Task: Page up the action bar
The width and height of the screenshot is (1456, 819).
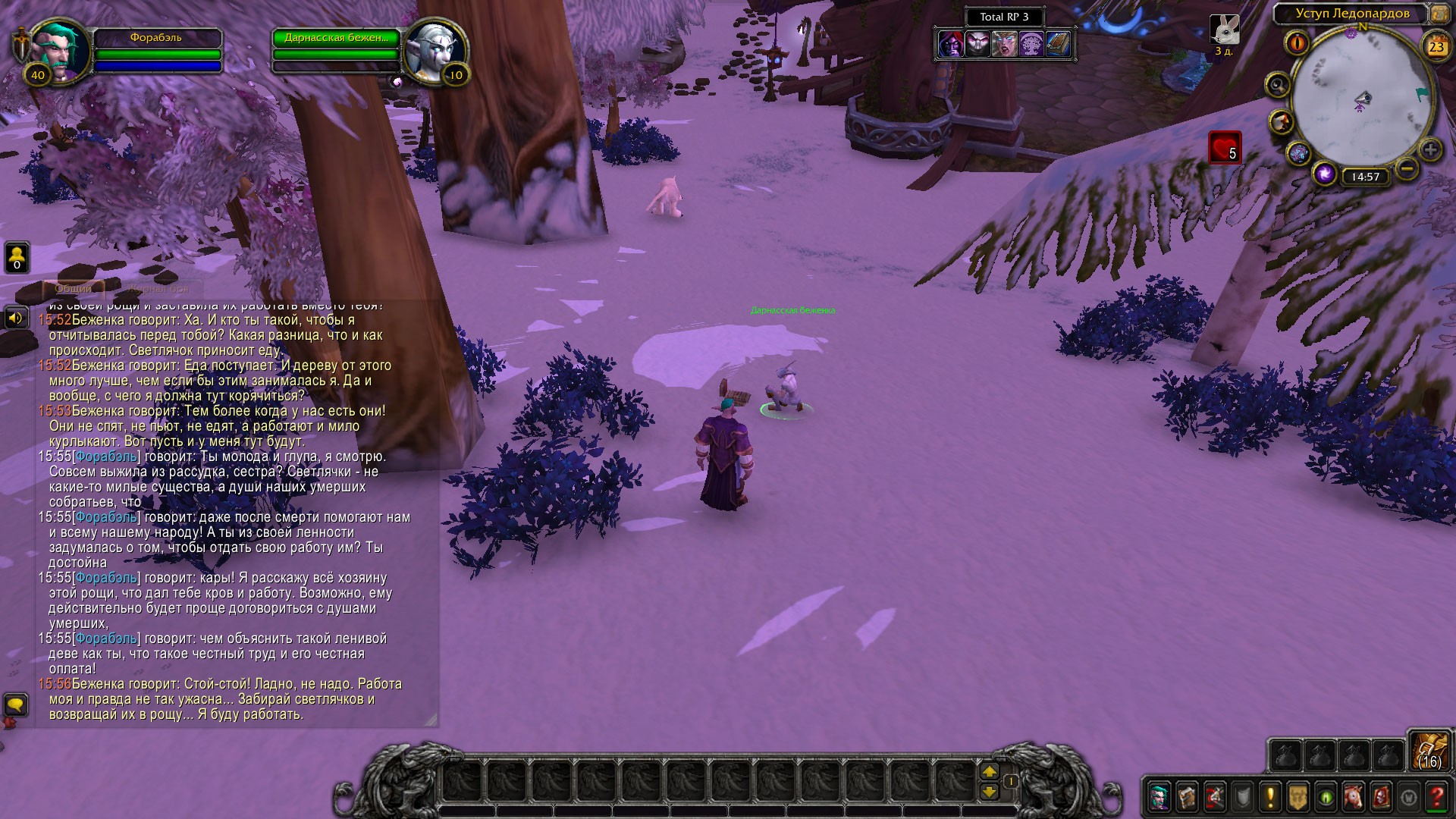Action: [x=990, y=772]
